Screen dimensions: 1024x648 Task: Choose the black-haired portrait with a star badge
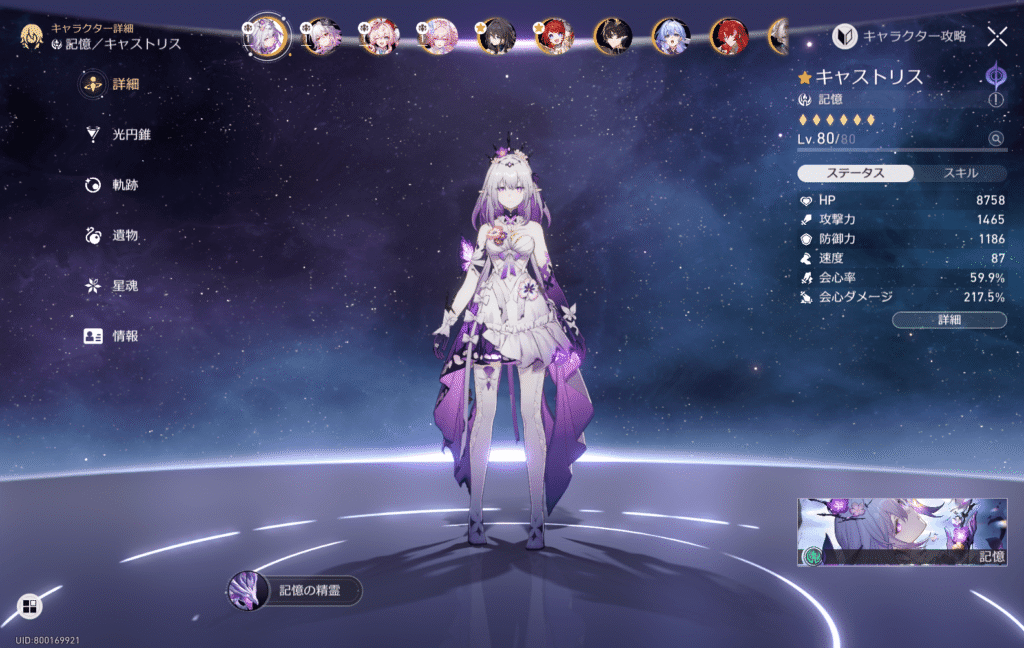[495, 37]
